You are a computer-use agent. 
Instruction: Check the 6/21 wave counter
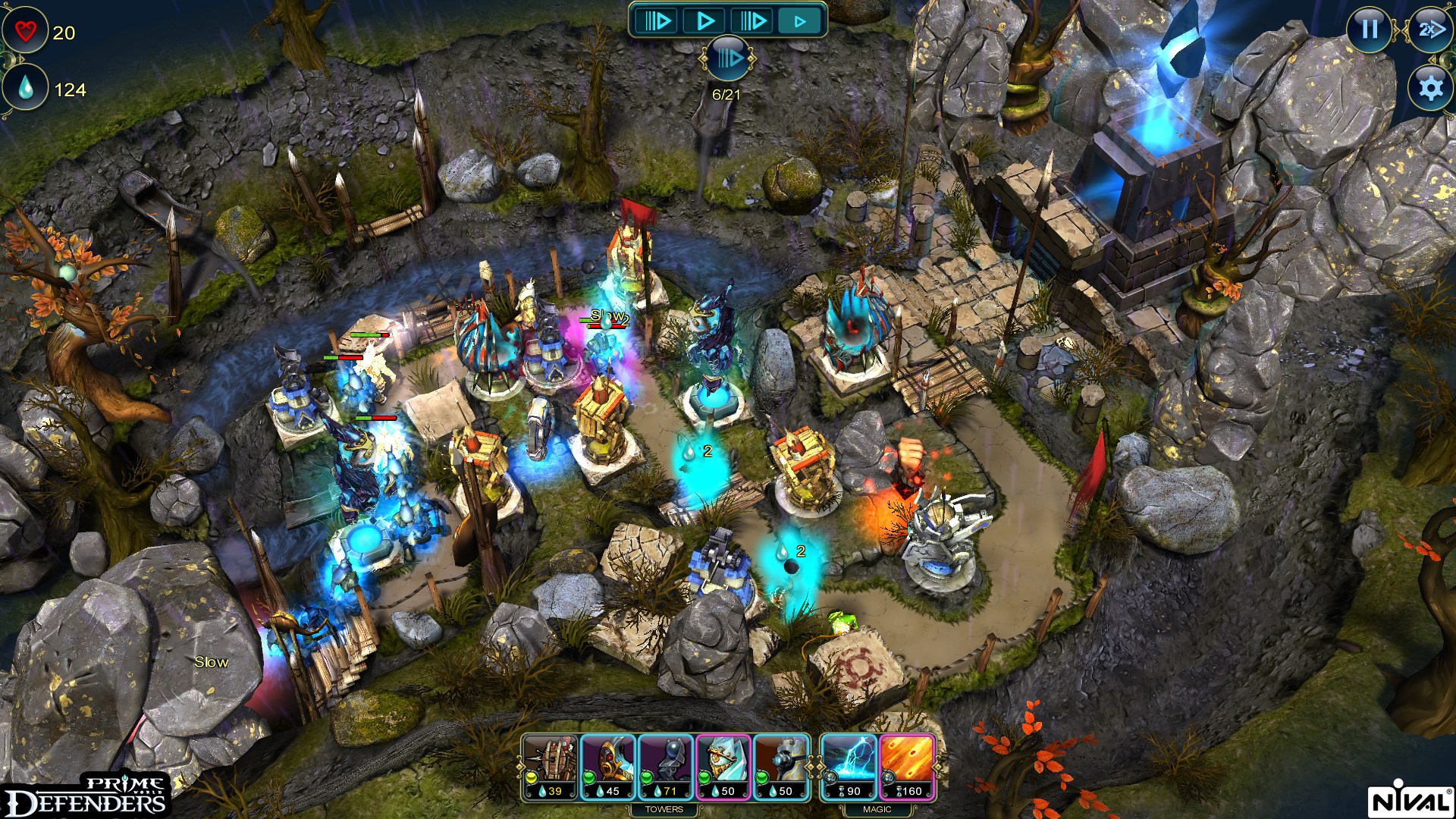coord(726,94)
